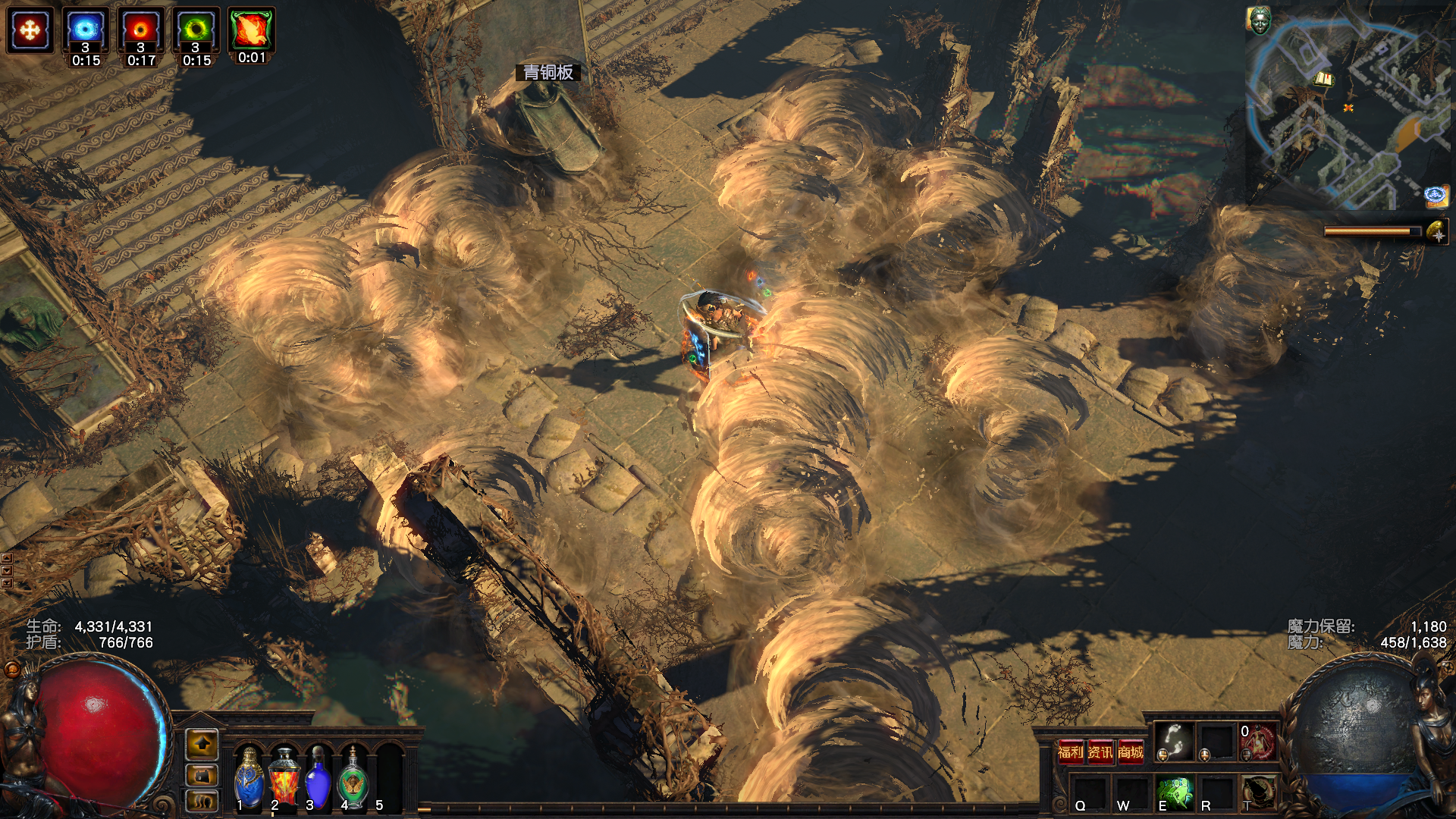Click the bottom square button under the up-arrow
The height and width of the screenshot is (819, 1456).
pos(202,801)
